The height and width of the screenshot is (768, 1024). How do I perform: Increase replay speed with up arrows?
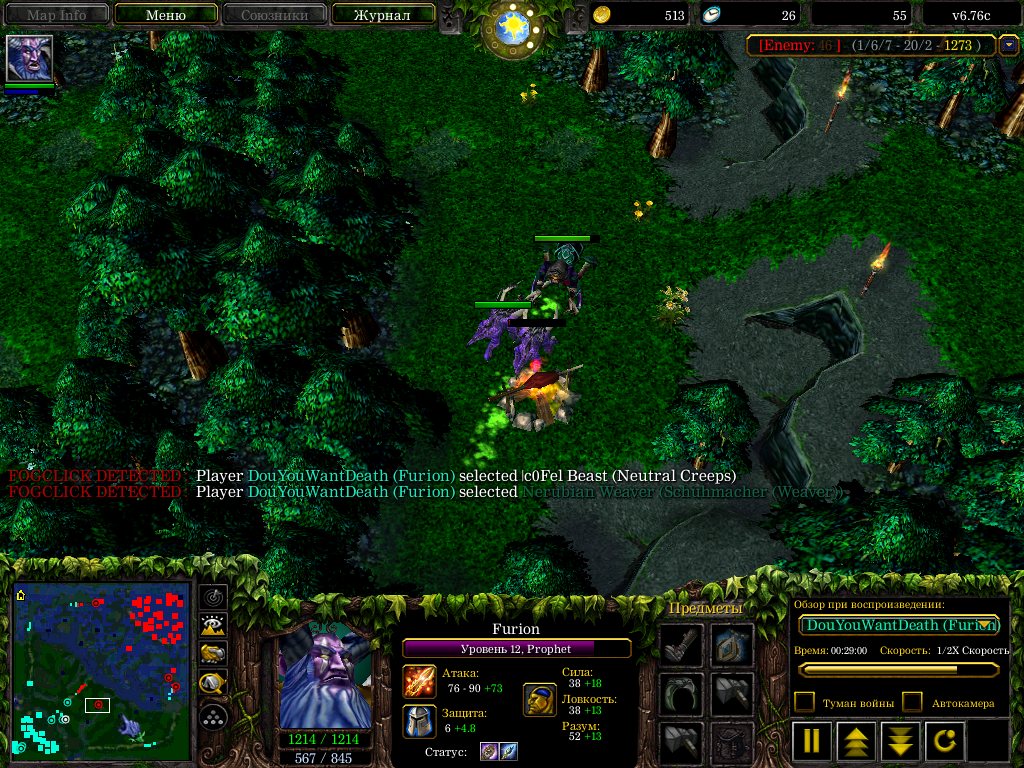click(x=855, y=742)
